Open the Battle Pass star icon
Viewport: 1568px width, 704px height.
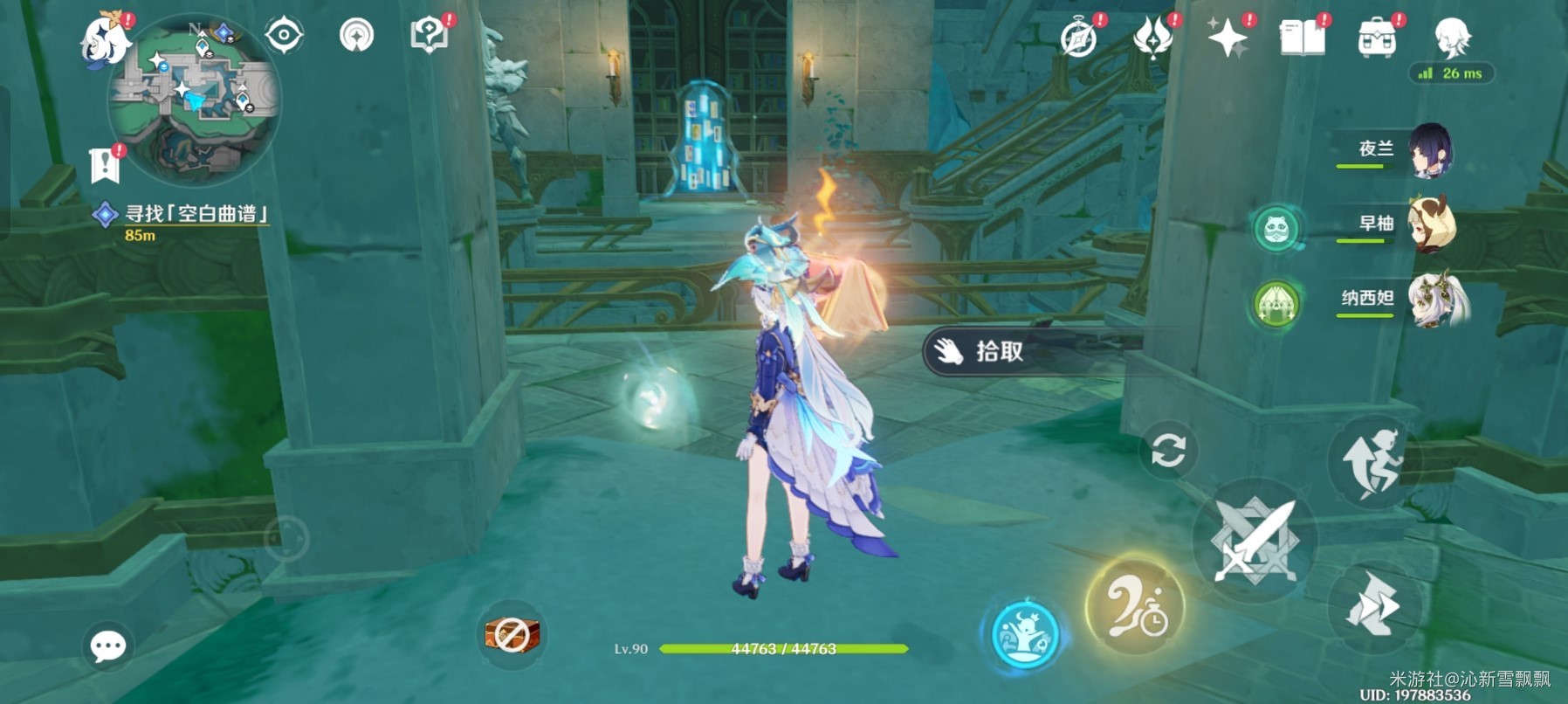tap(1228, 39)
